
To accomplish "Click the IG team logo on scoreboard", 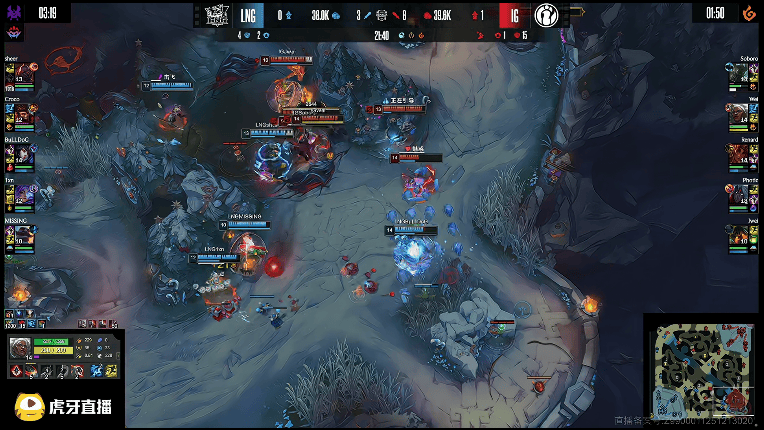I will 545,15.
